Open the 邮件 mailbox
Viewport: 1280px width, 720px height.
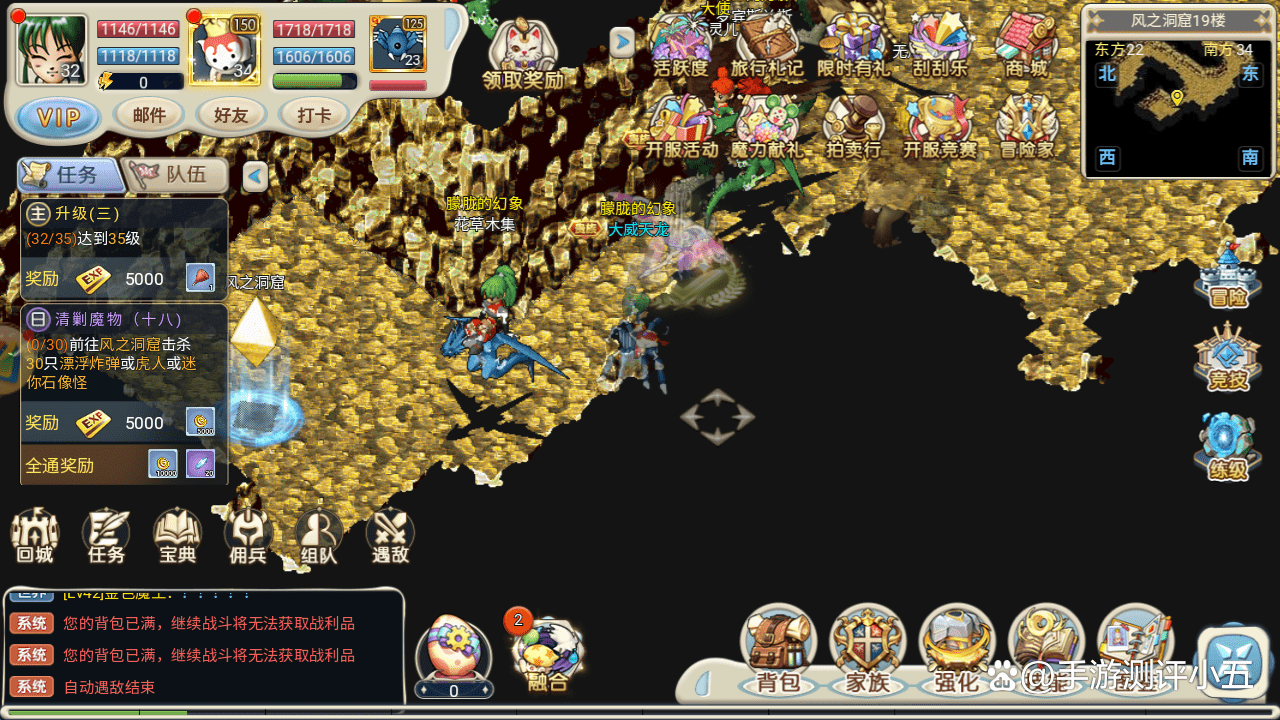click(149, 116)
